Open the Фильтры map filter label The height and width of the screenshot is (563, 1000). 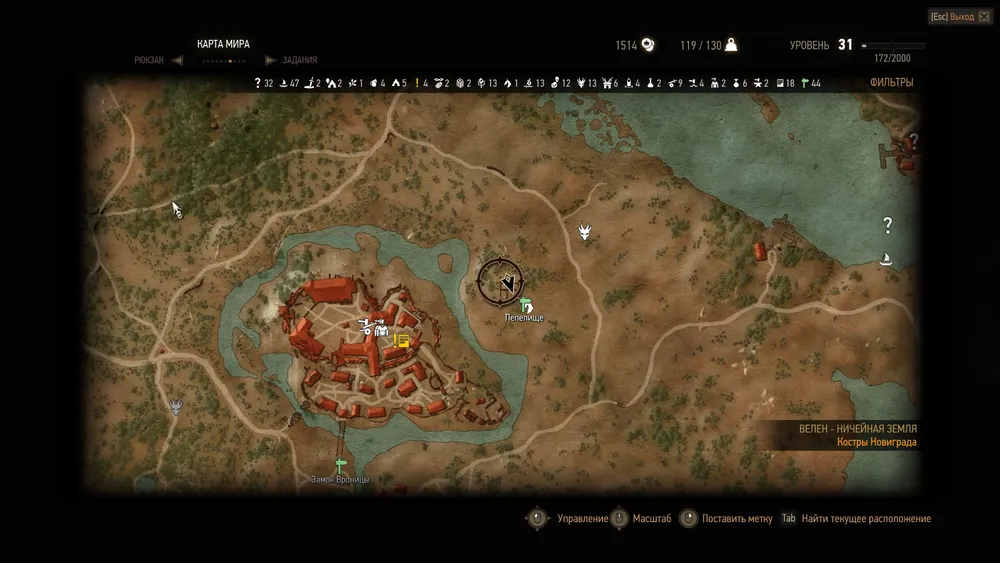coord(890,83)
